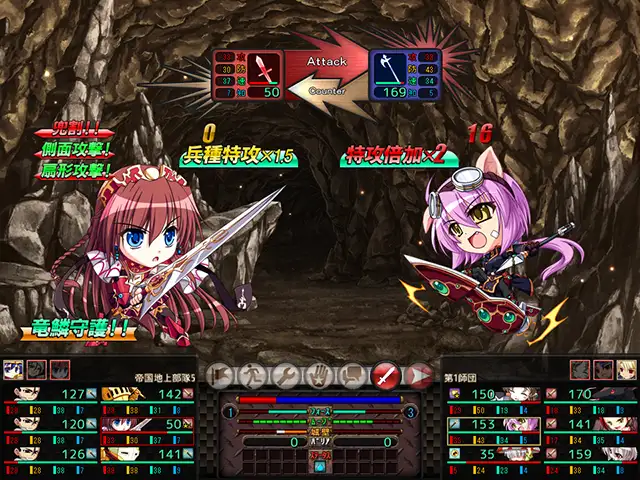The width and height of the screenshot is (640, 480).
Task: Select the chibi commander portrait, allied panel
Action: click(x=14, y=368)
